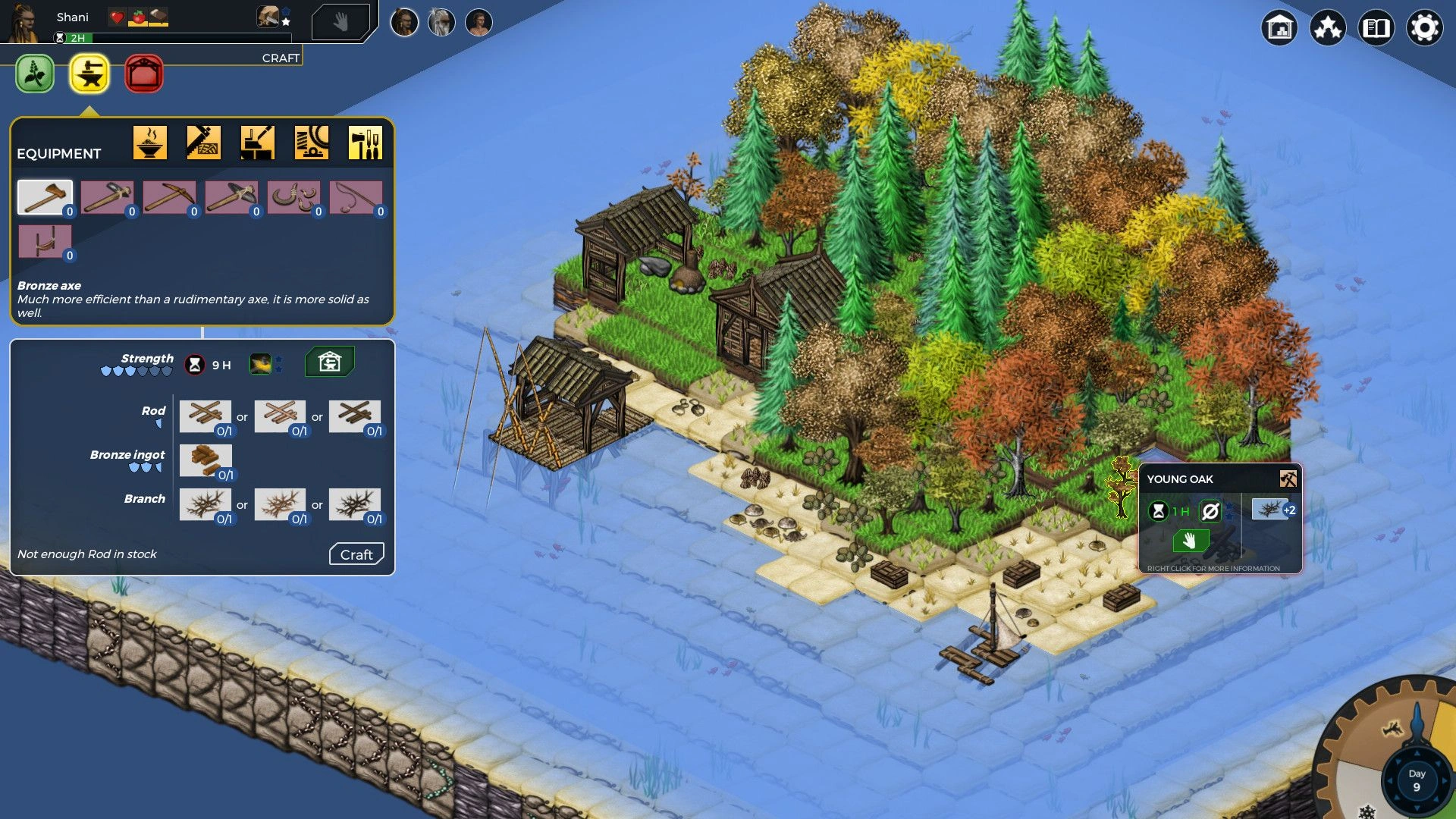Screen dimensions: 1456x819
Task: Open the red building construction tab
Action: [143, 74]
